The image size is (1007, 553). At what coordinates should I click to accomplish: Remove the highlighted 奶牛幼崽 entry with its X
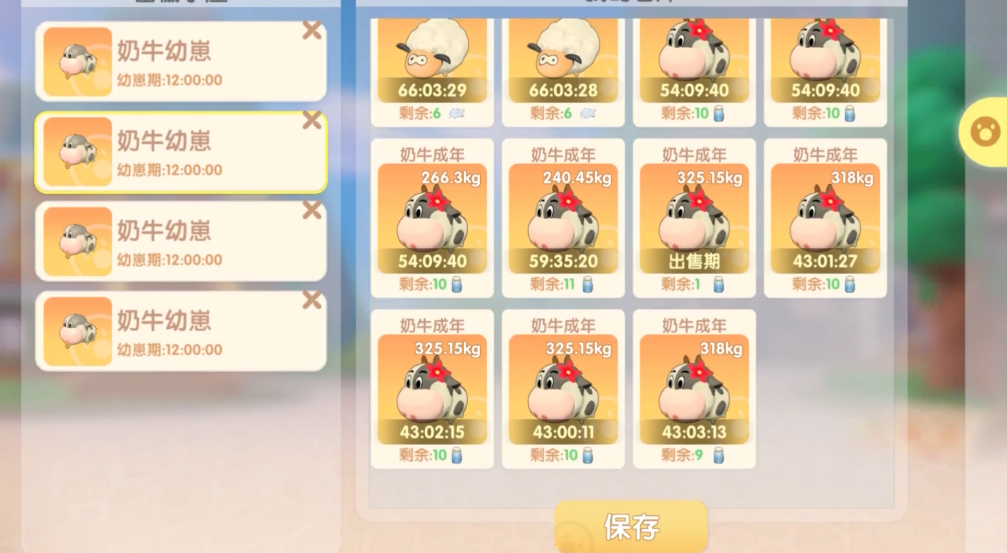click(312, 121)
